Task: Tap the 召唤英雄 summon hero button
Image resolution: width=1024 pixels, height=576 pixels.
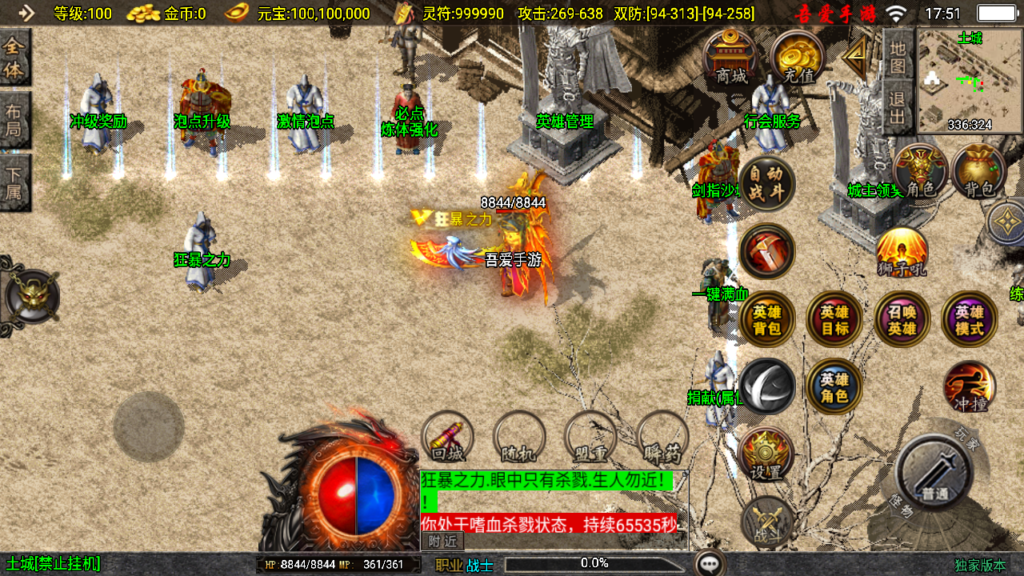Action: pyautogui.click(x=901, y=319)
